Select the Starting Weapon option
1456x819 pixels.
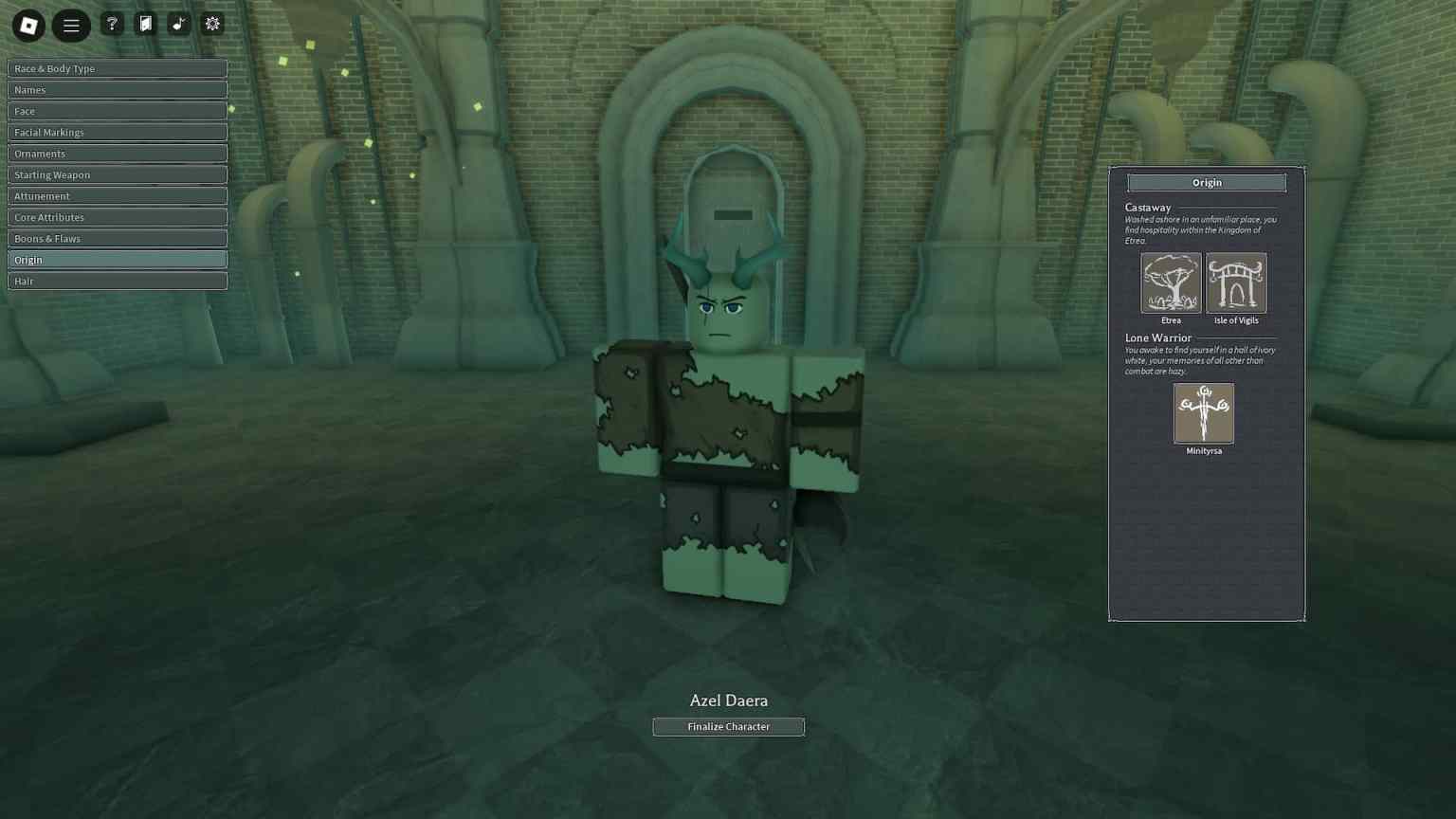click(x=117, y=174)
